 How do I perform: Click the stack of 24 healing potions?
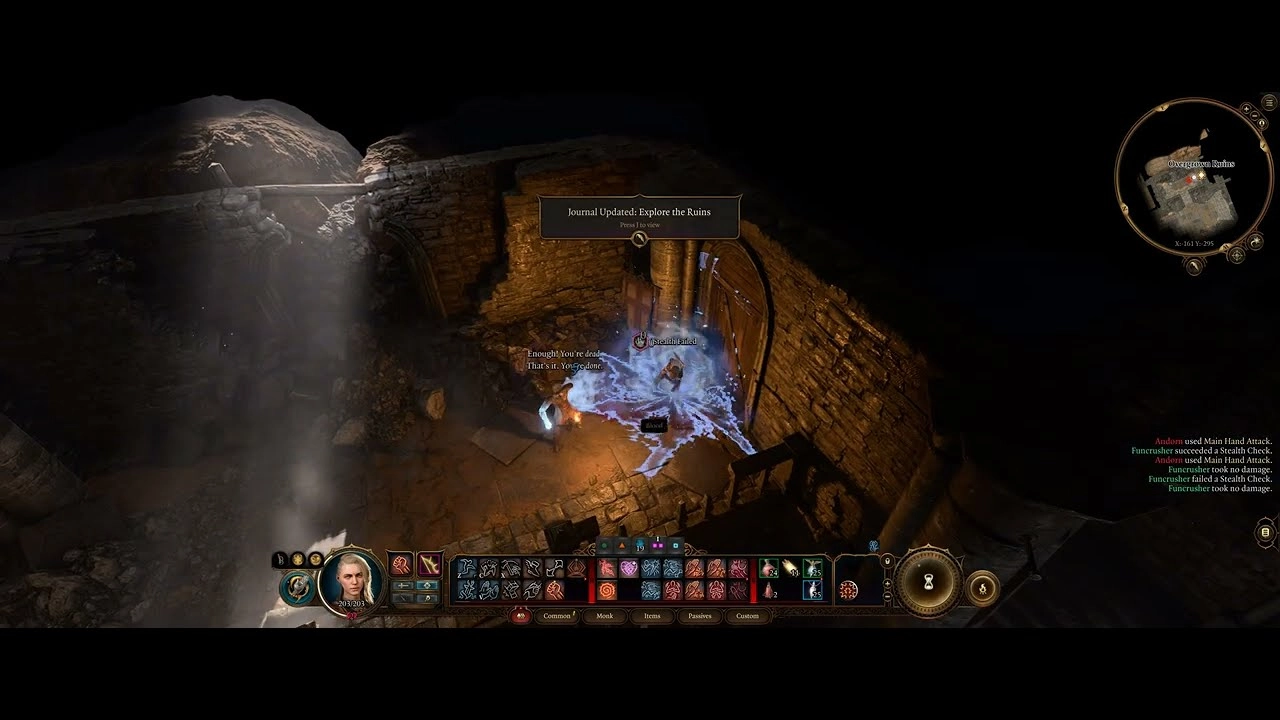(769, 567)
